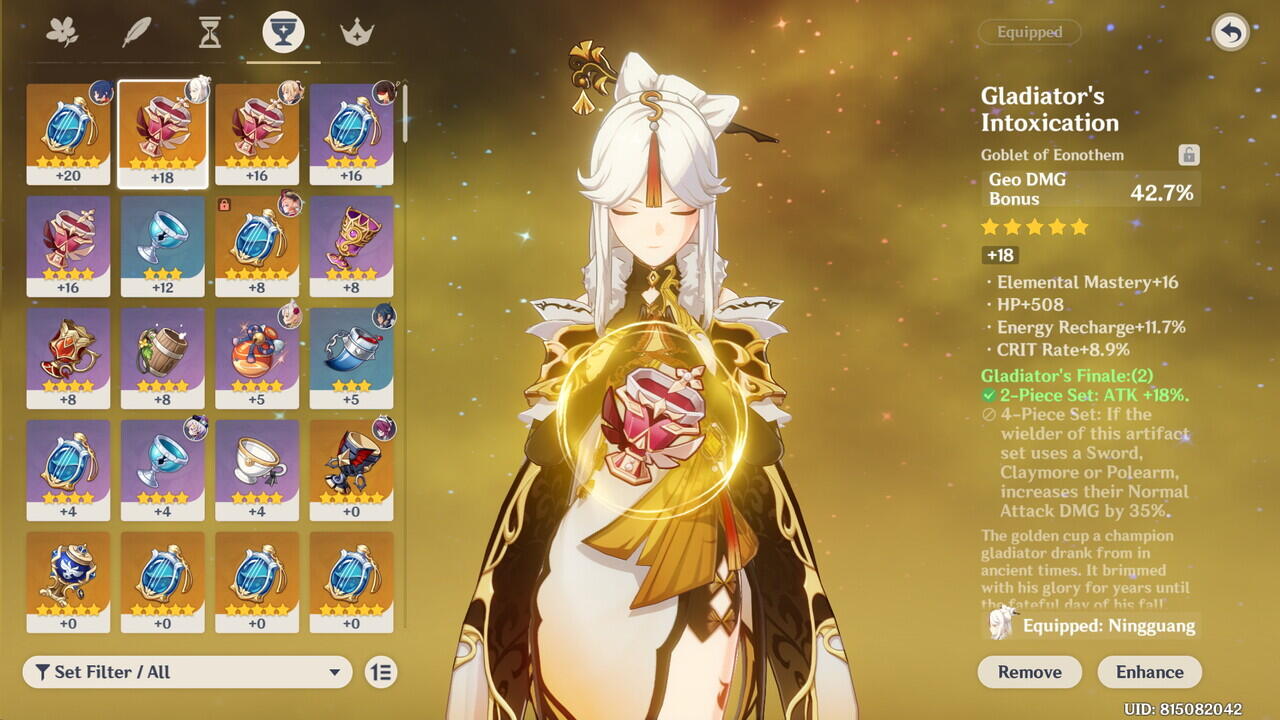Open the Plume of Death tab
The image size is (1280, 720).
136,32
